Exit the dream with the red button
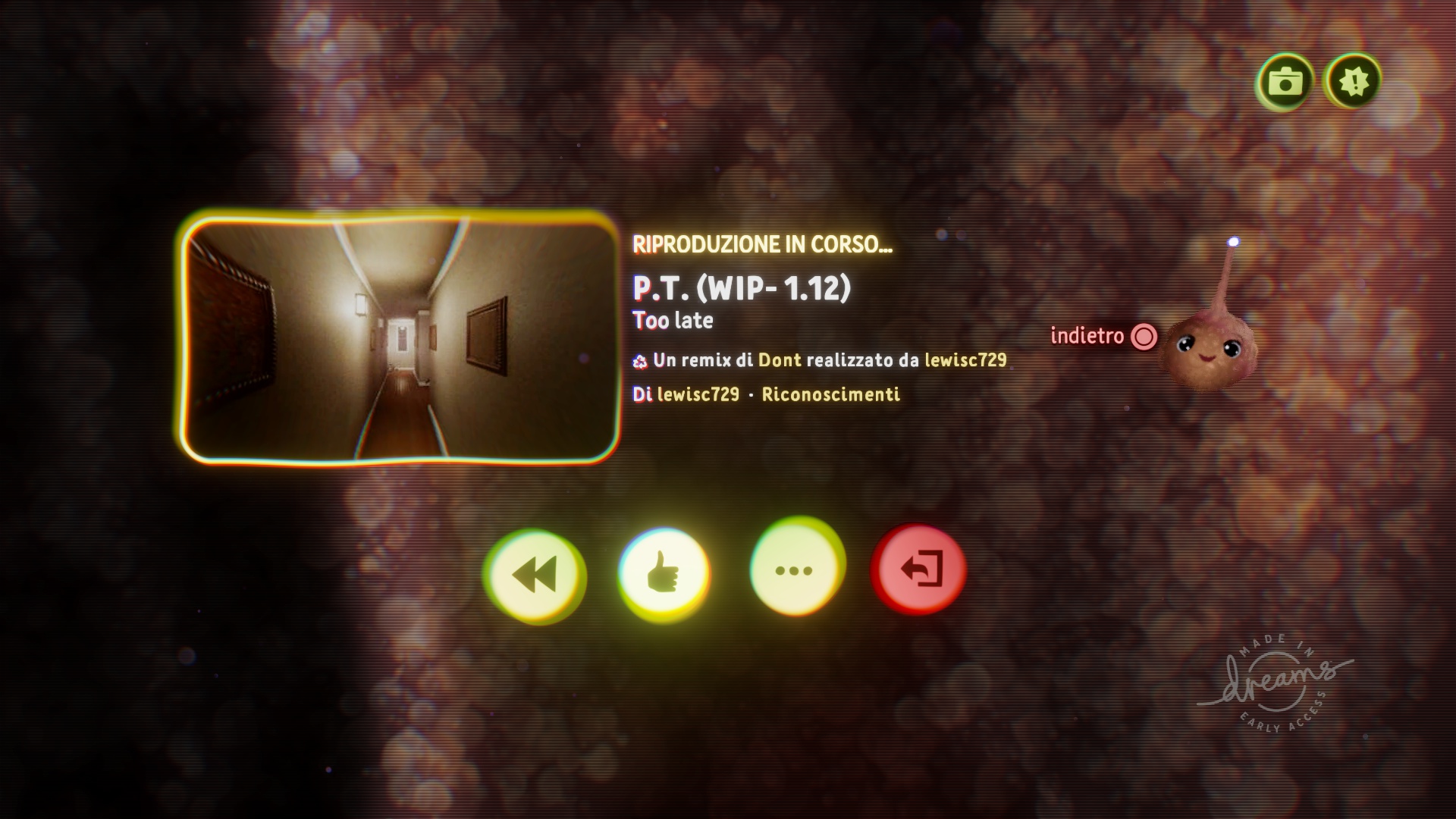 pyautogui.click(x=920, y=570)
